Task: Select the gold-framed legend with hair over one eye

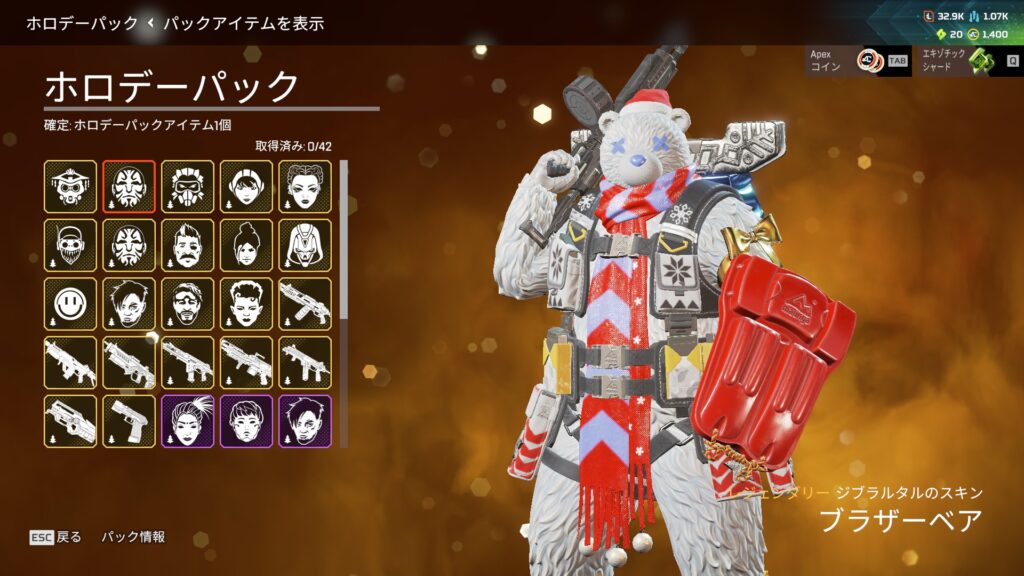Action: (x=129, y=304)
